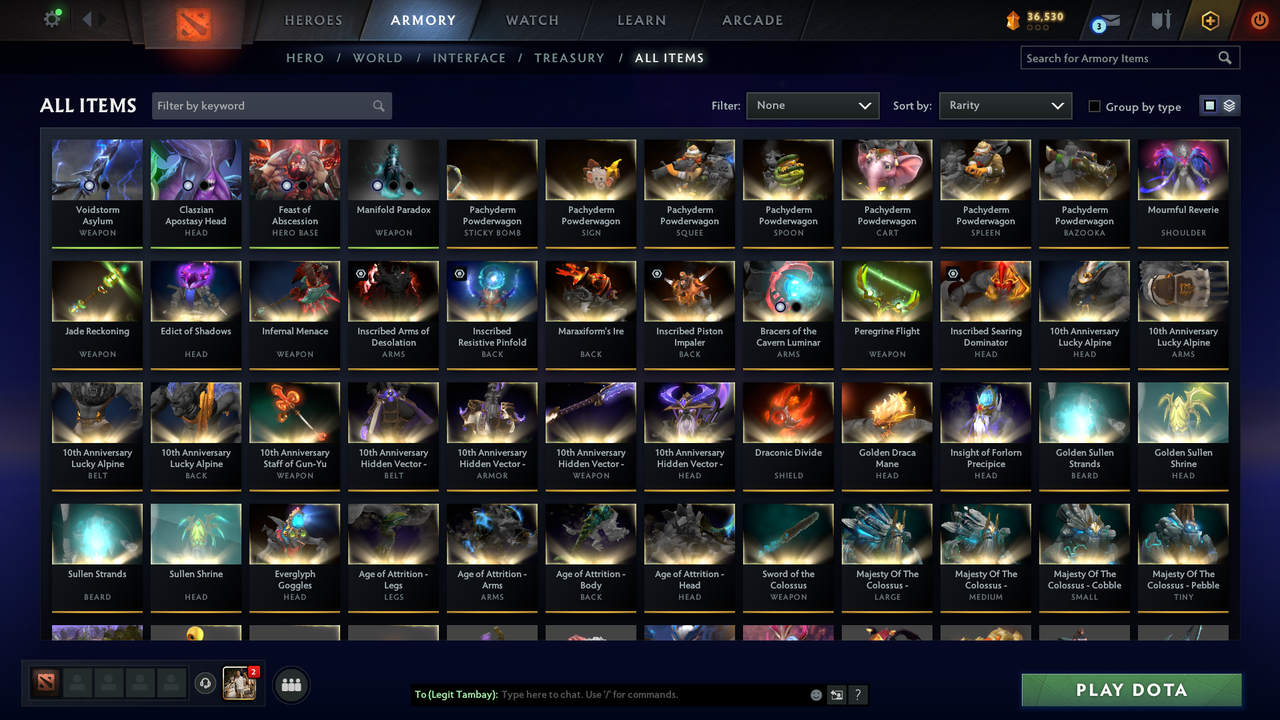Screen dimensions: 1280x720
Task: Open the HEROES page link
Action: coord(313,20)
